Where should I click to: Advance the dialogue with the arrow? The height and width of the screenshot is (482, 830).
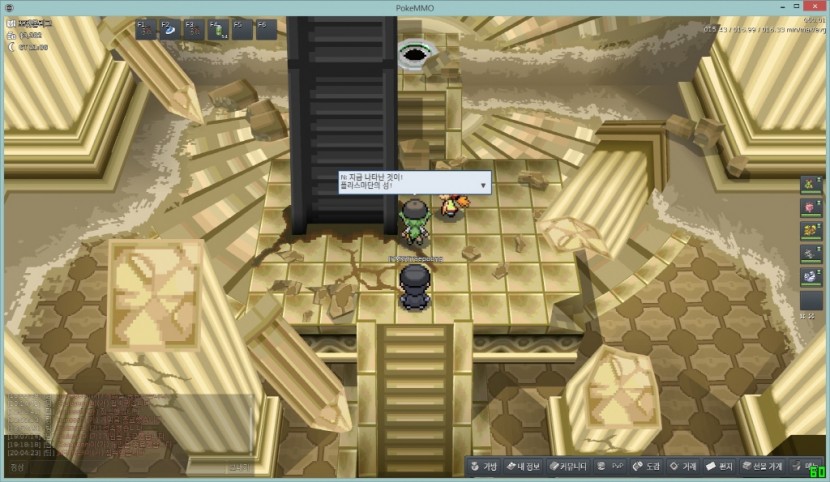(x=484, y=184)
